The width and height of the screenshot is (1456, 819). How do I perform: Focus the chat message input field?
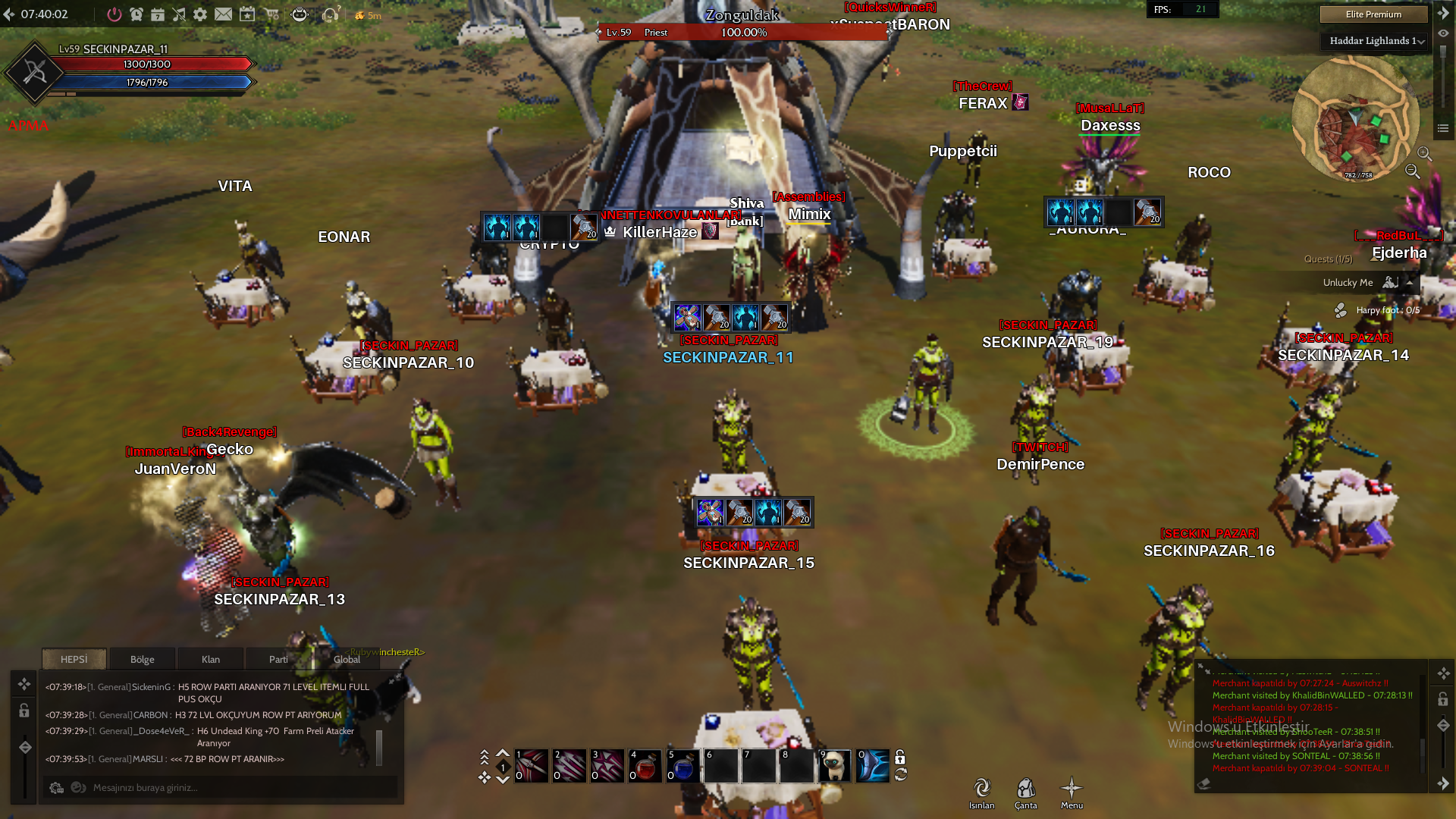point(227,787)
